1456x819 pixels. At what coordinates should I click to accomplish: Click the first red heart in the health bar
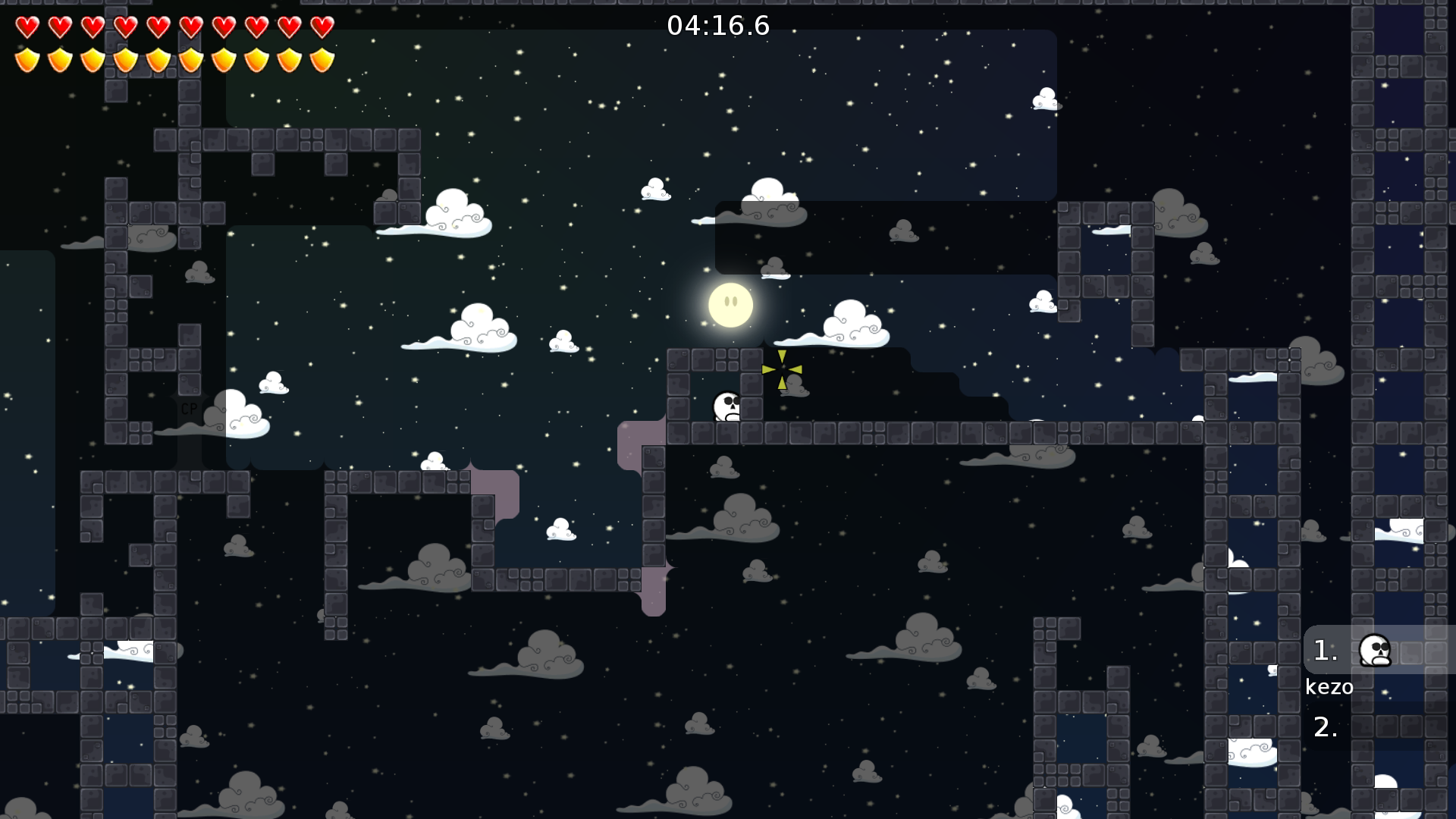27,27
